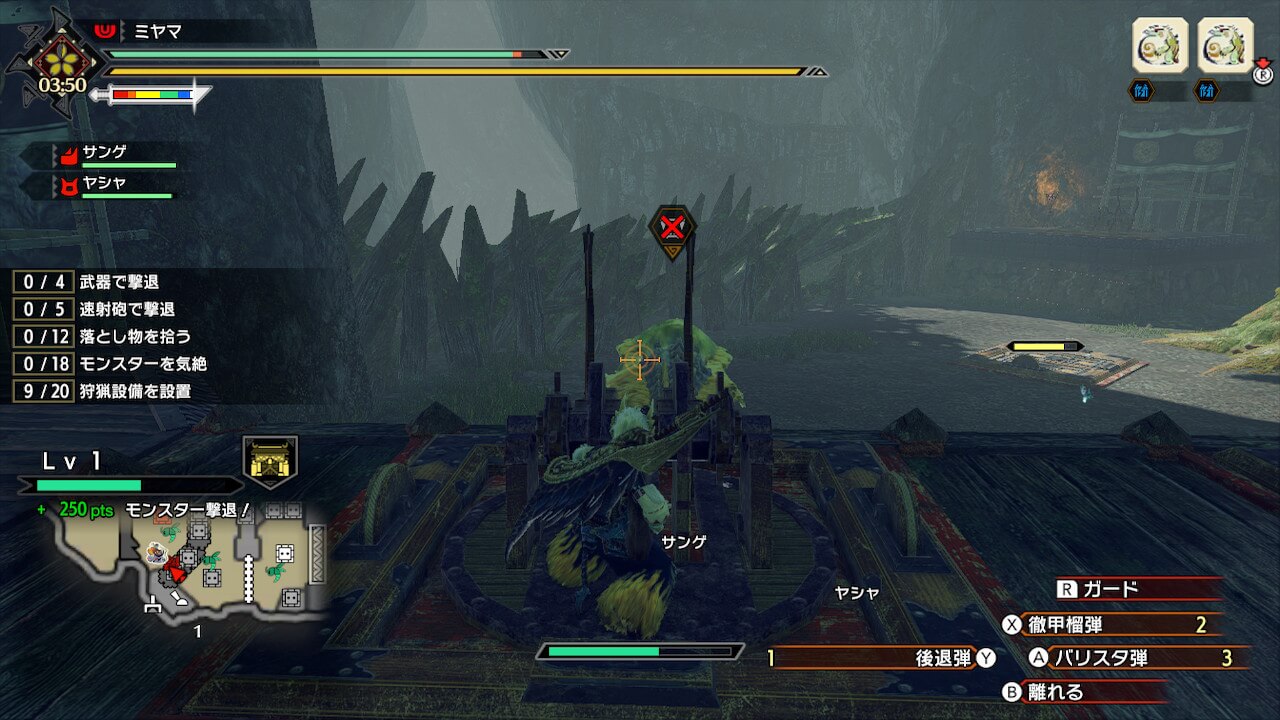Select the 速射砲で撃退 objective row

tap(126, 309)
